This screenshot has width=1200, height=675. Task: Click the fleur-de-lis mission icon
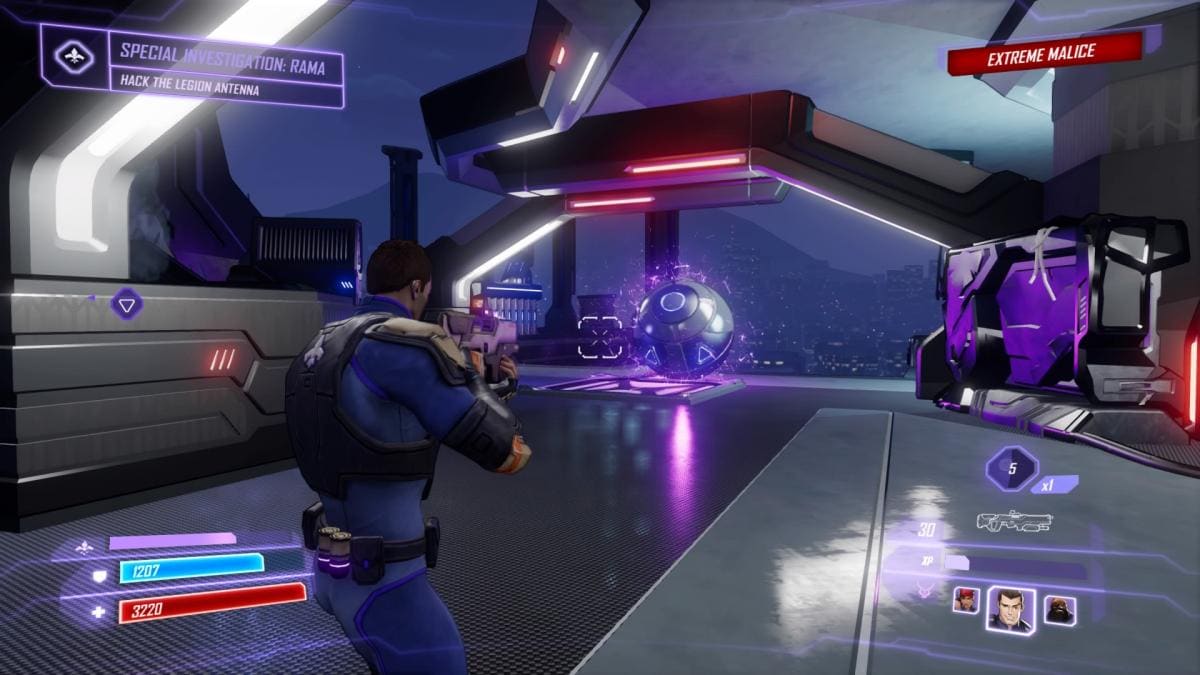pyautogui.click(x=75, y=57)
